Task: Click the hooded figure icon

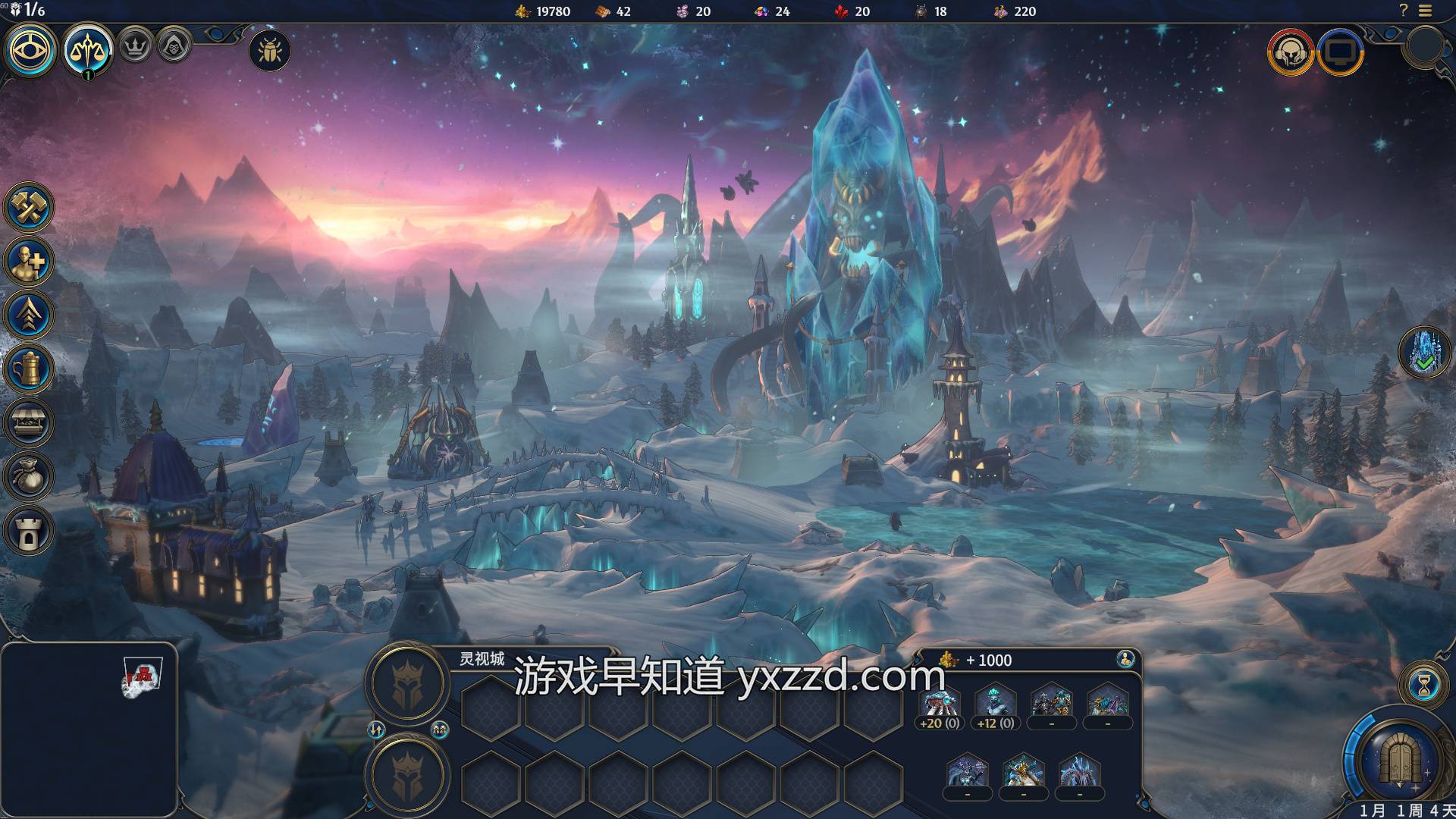Action: click(174, 46)
